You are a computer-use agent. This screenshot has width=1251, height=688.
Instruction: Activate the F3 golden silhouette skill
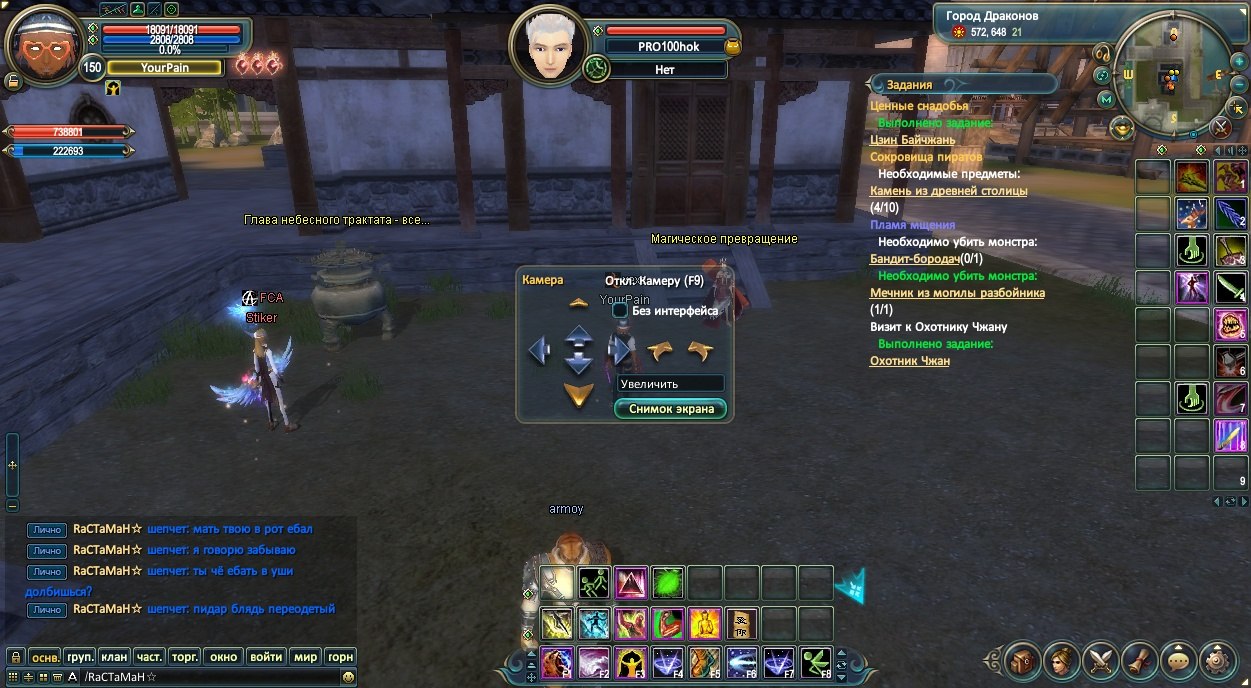[x=632, y=662]
